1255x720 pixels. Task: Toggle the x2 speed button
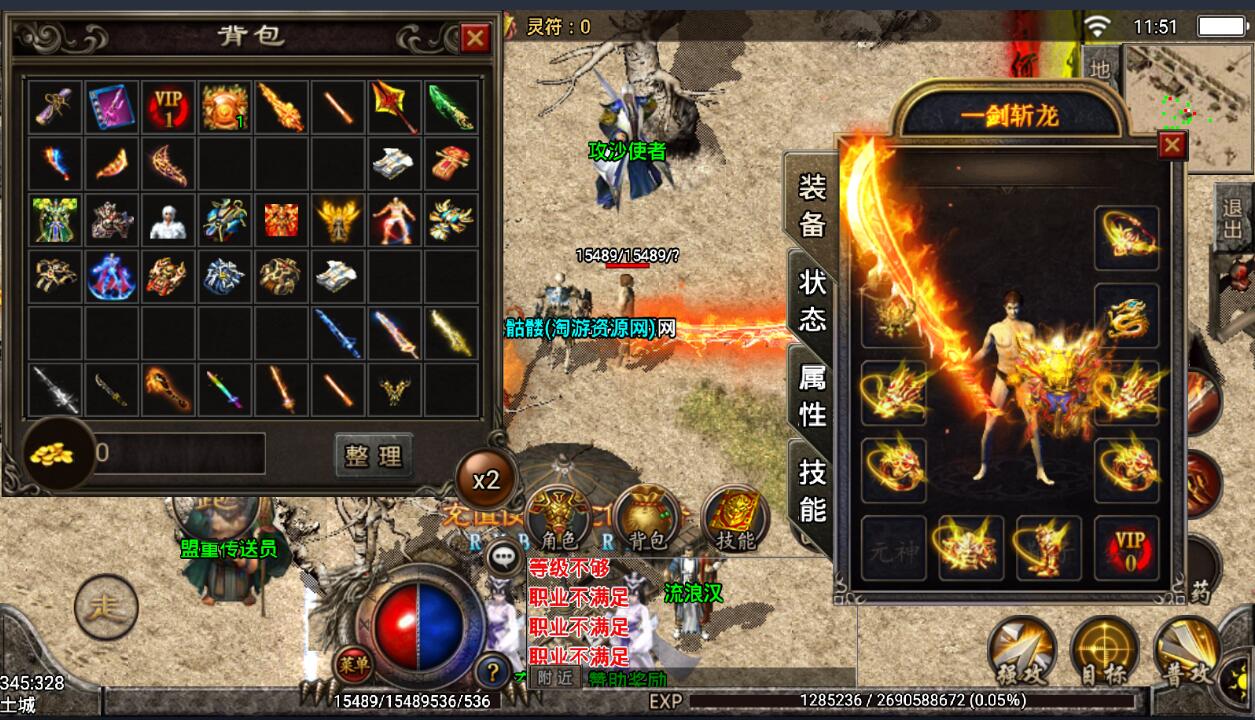(486, 479)
